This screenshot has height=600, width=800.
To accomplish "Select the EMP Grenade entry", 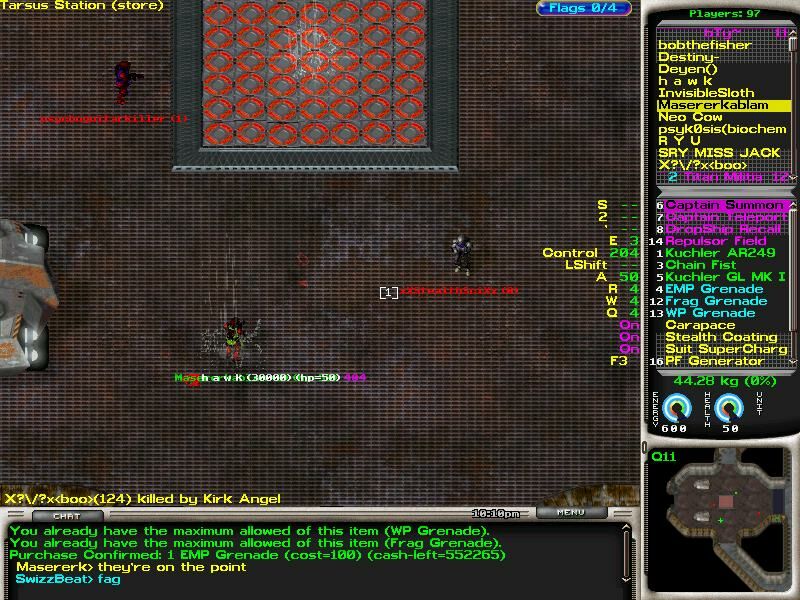I will pos(714,289).
